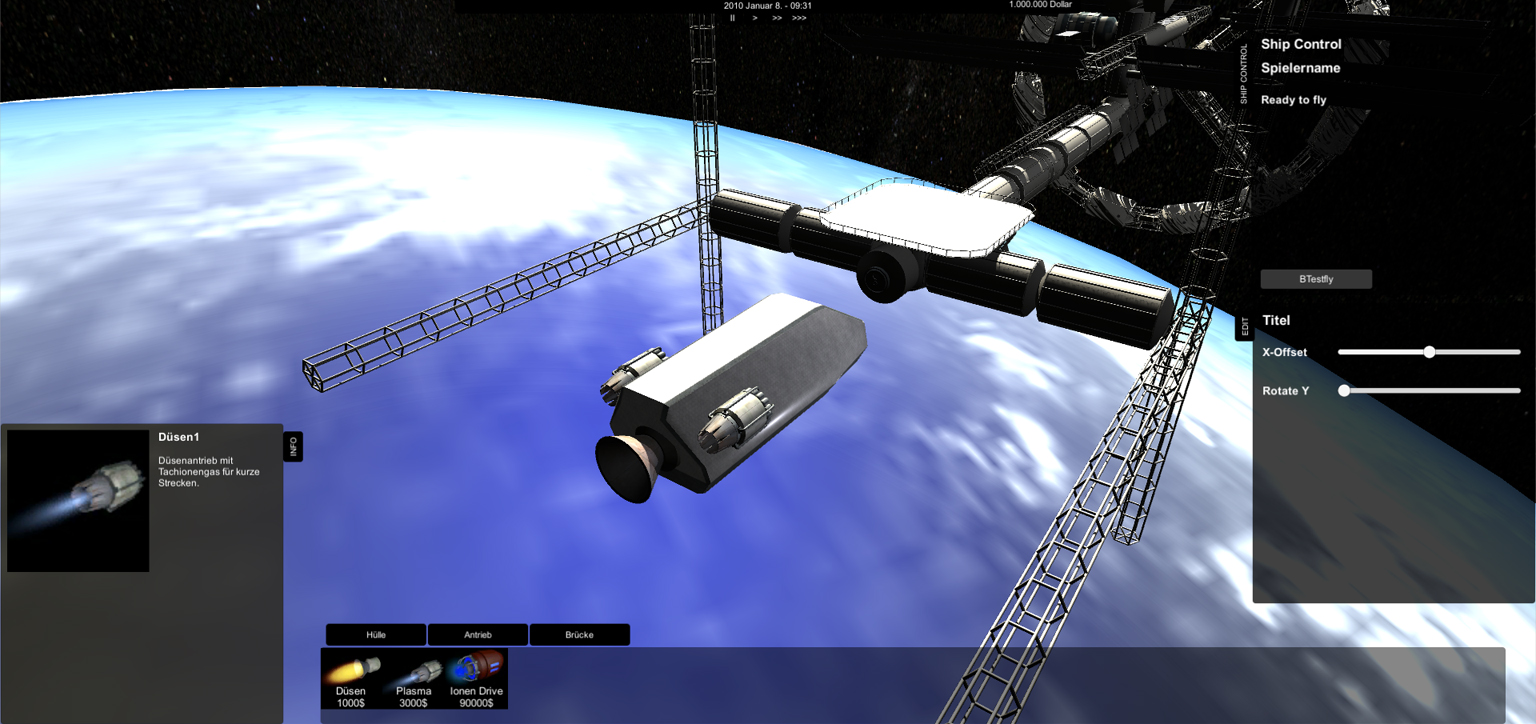Pick the Ionen Drive for 90000$
Viewport: 1536px width, 724px height.
476,679
